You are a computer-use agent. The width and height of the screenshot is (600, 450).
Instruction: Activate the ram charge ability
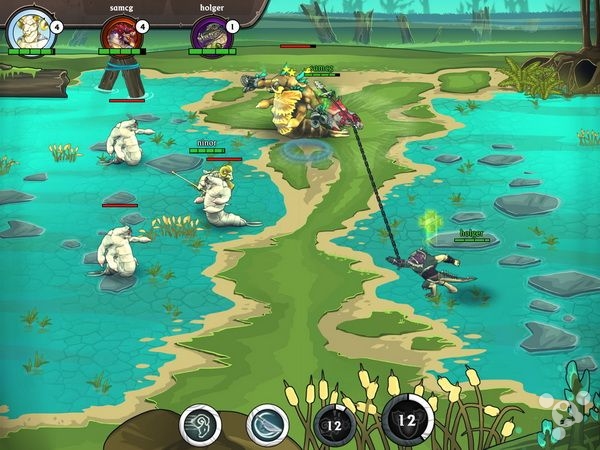pyautogui.click(x=200, y=423)
